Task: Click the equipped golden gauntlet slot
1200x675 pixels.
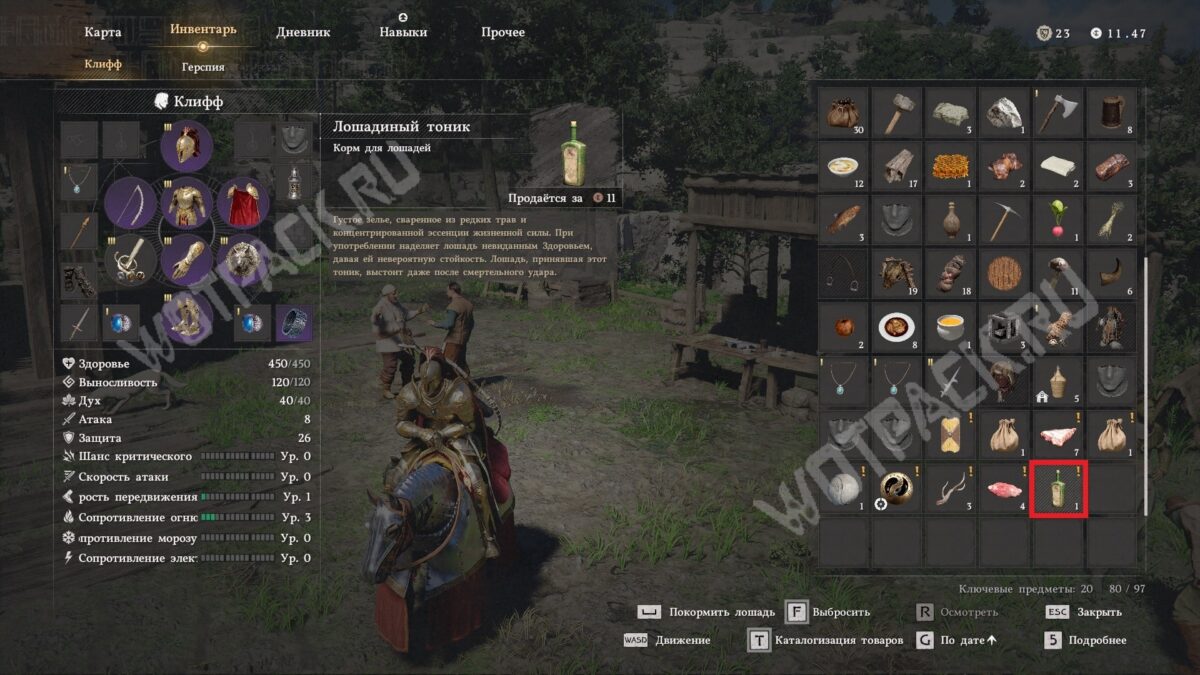Action: (185, 261)
